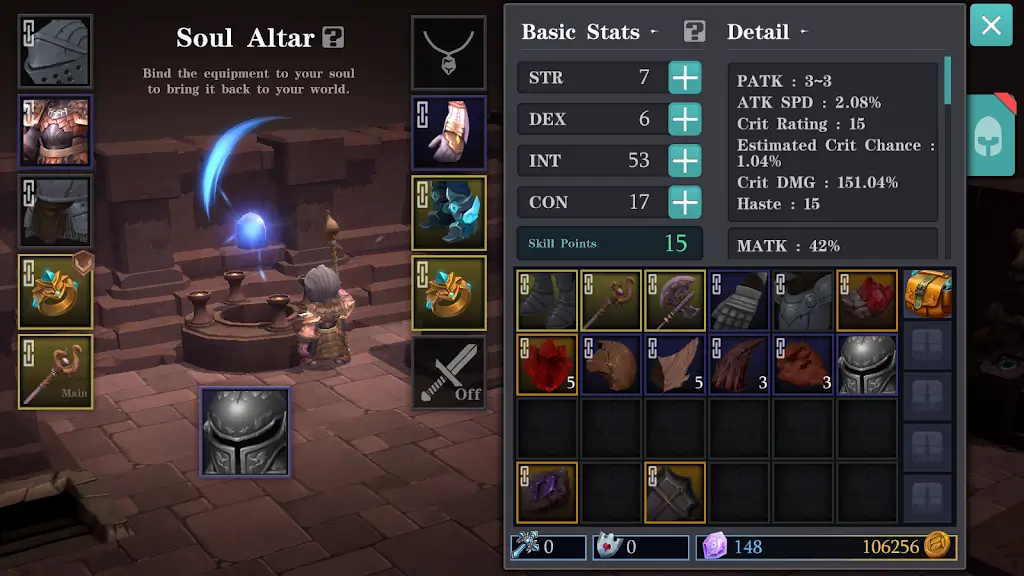Select the equipped glove slot
Image resolution: width=1024 pixels, height=576 pixels.
point(449,132)
